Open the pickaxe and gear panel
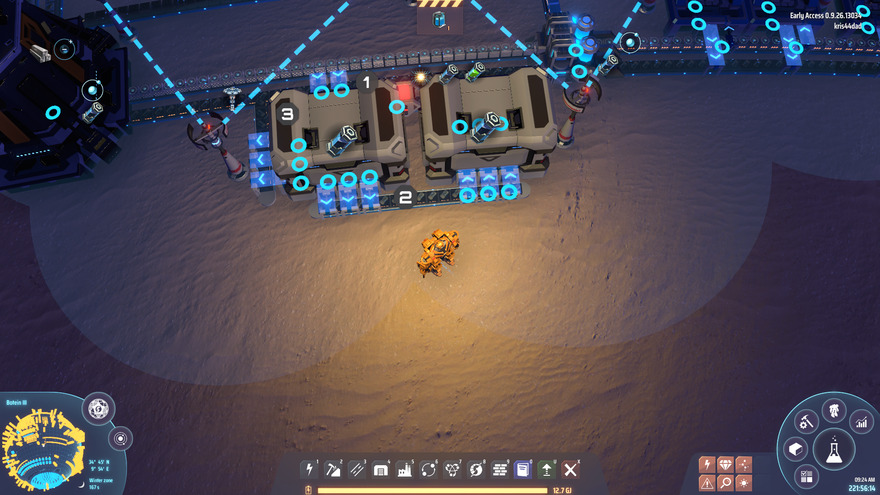The image size is (880, 495). [x=807, y=422]
